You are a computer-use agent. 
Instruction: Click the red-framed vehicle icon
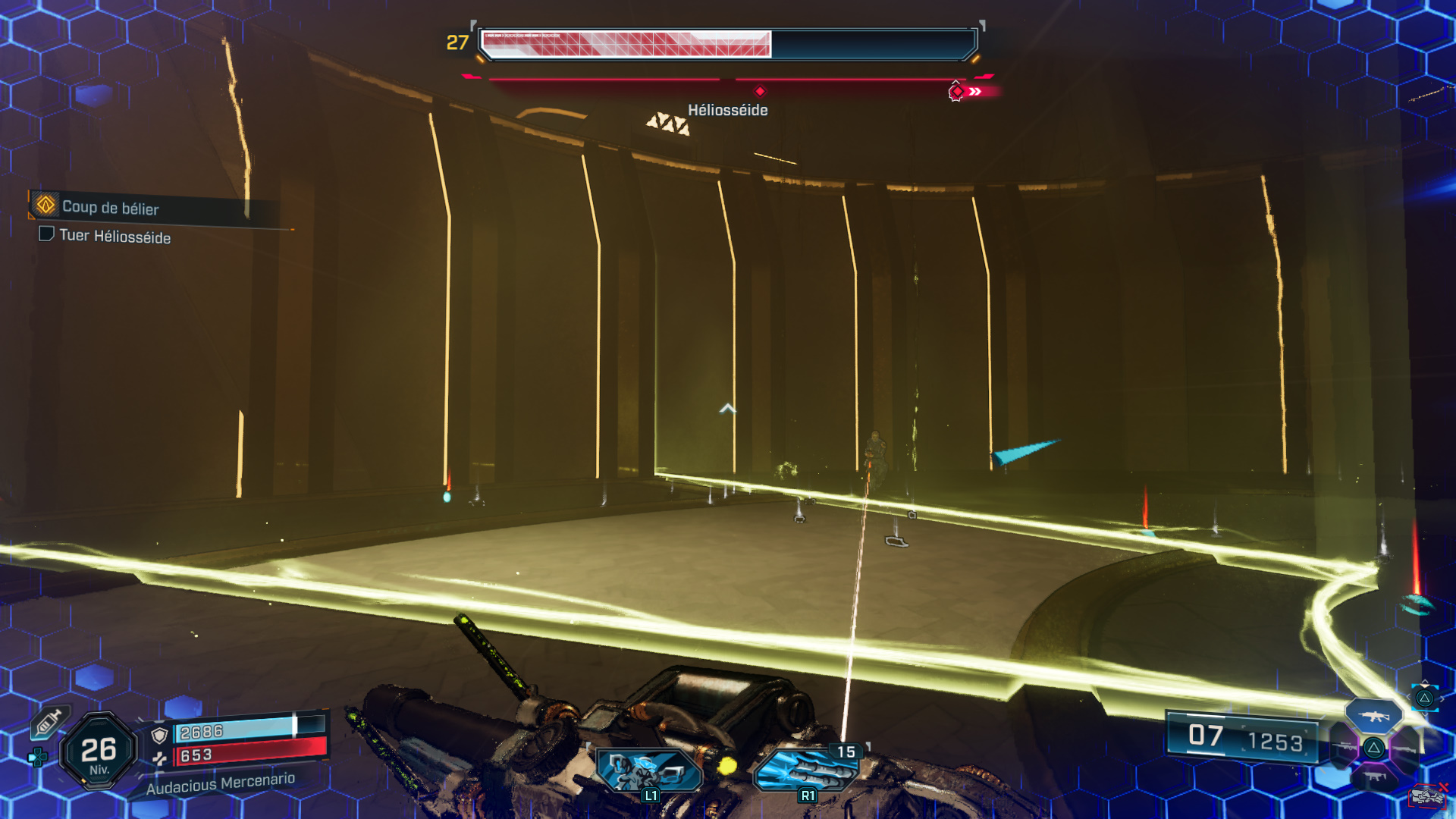pyautogui.click(x=1427, y=797)
